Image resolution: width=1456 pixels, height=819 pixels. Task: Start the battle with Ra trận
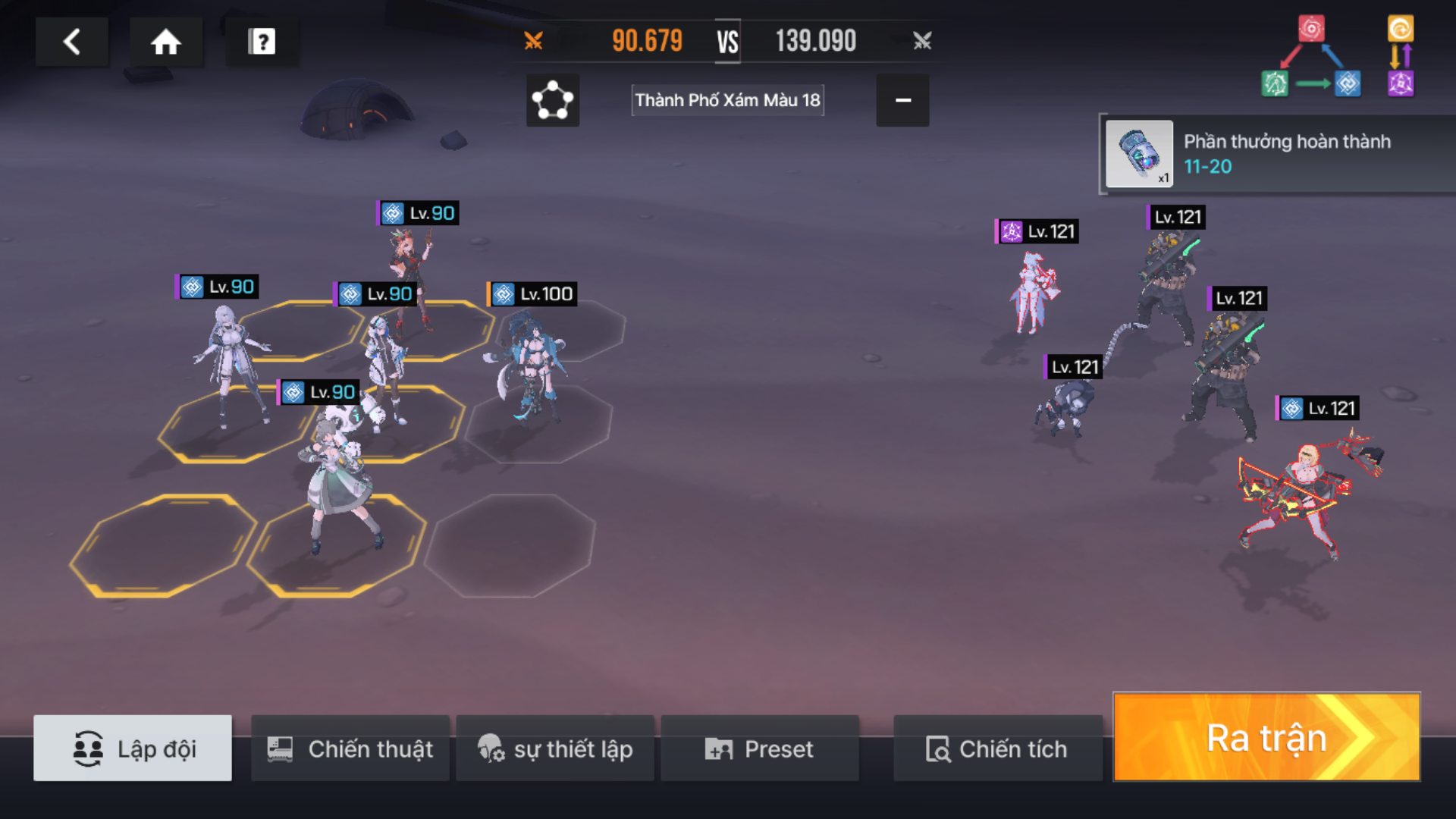pyautogui.click(x=1266, y=737)
